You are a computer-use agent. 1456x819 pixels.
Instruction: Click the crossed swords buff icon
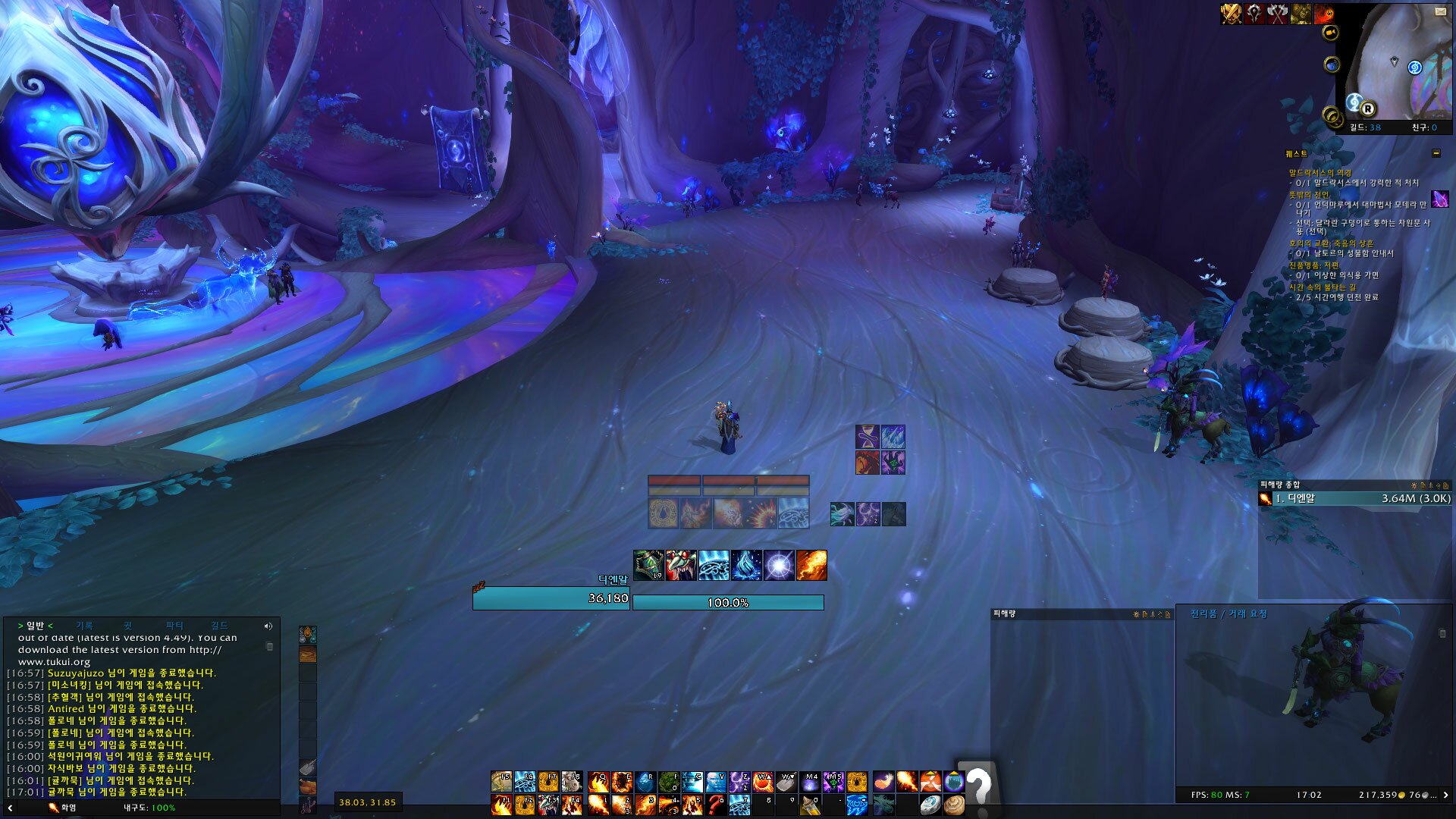pos(1231,14)
